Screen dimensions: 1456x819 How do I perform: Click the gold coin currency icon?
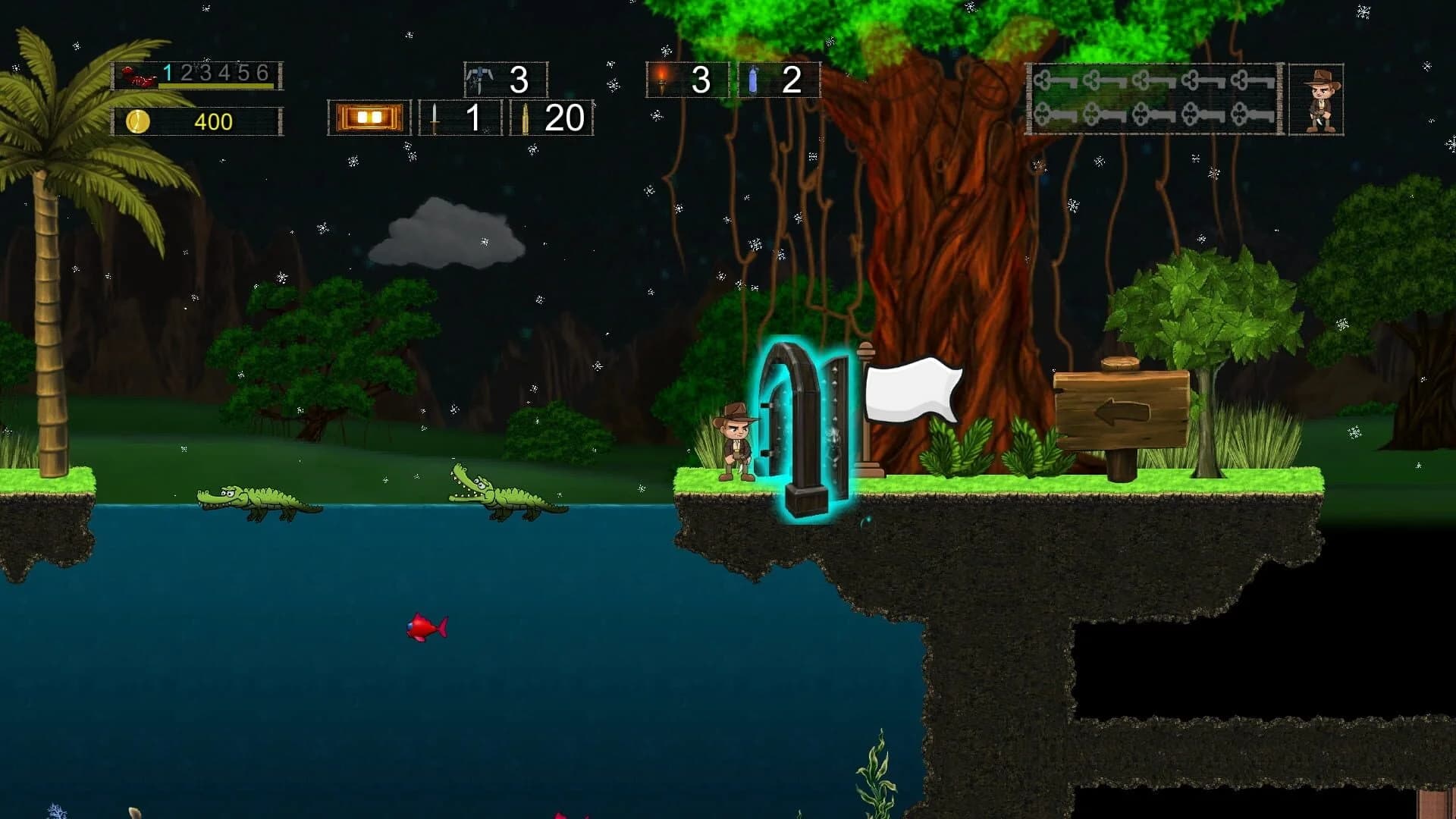[140, 119]
